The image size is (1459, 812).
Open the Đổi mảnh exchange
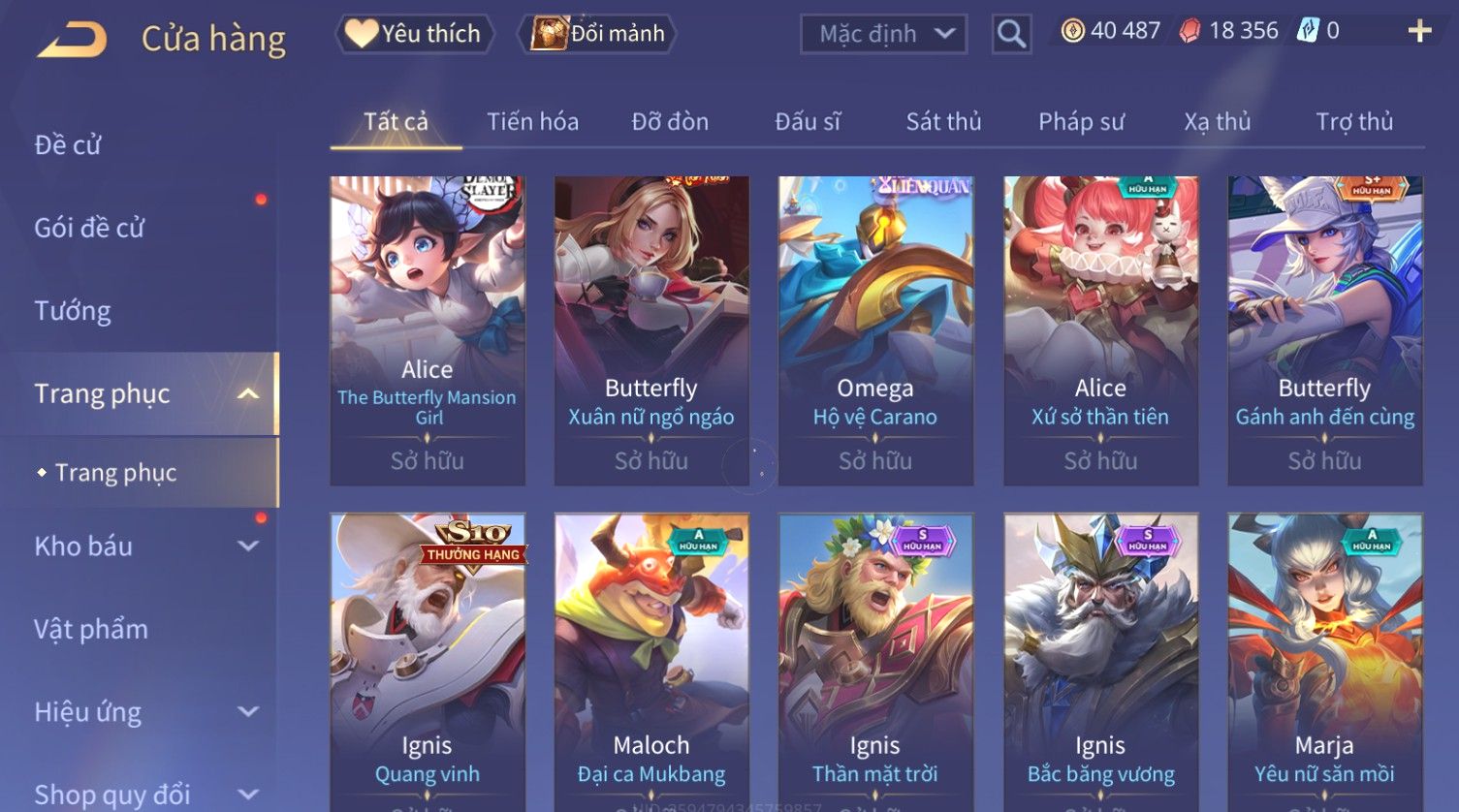[x=598, y=34]
